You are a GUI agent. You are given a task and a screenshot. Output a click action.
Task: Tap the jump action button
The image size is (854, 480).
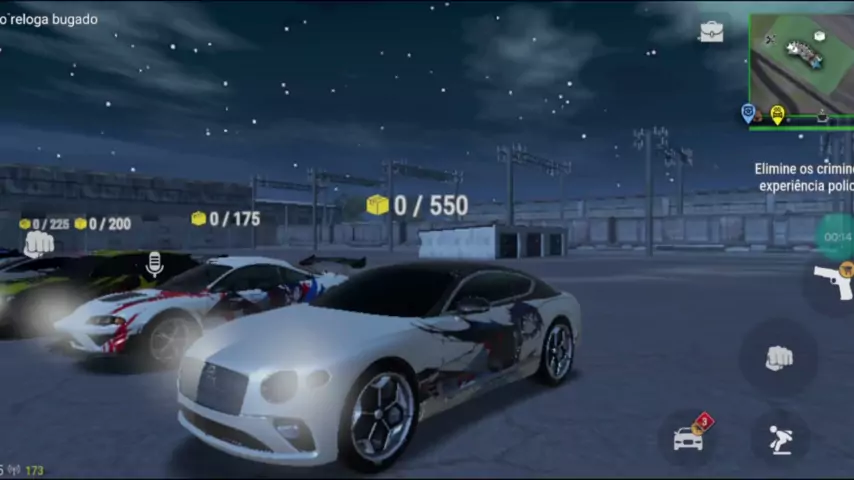[781, 437]
